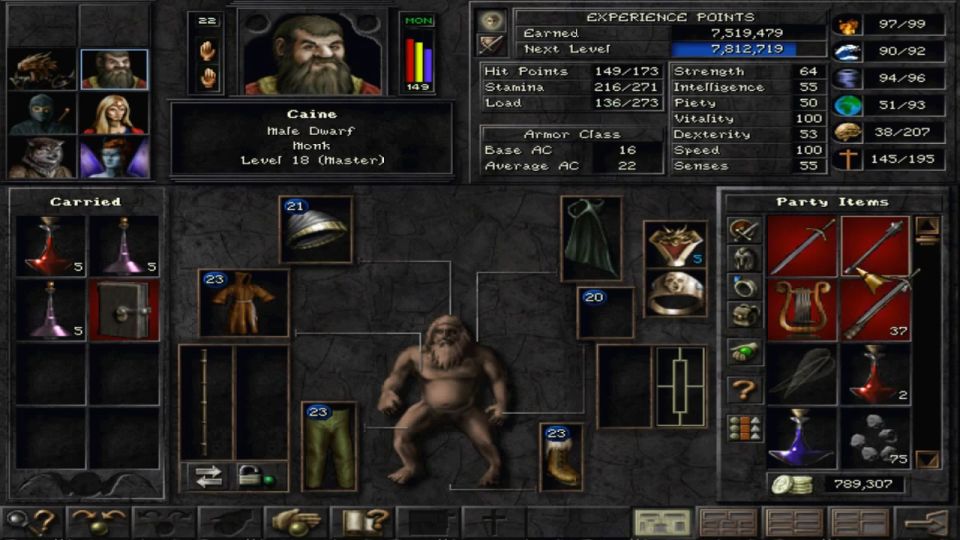Select the carried grey book item
This screenshot has width=960, height=540.
(124, 310)
